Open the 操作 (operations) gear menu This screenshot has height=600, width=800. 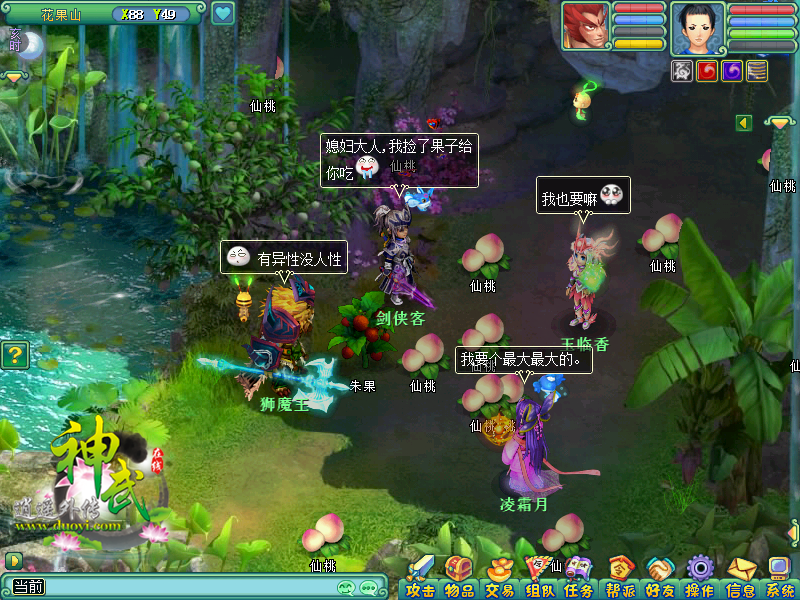[x=699, y=577]
